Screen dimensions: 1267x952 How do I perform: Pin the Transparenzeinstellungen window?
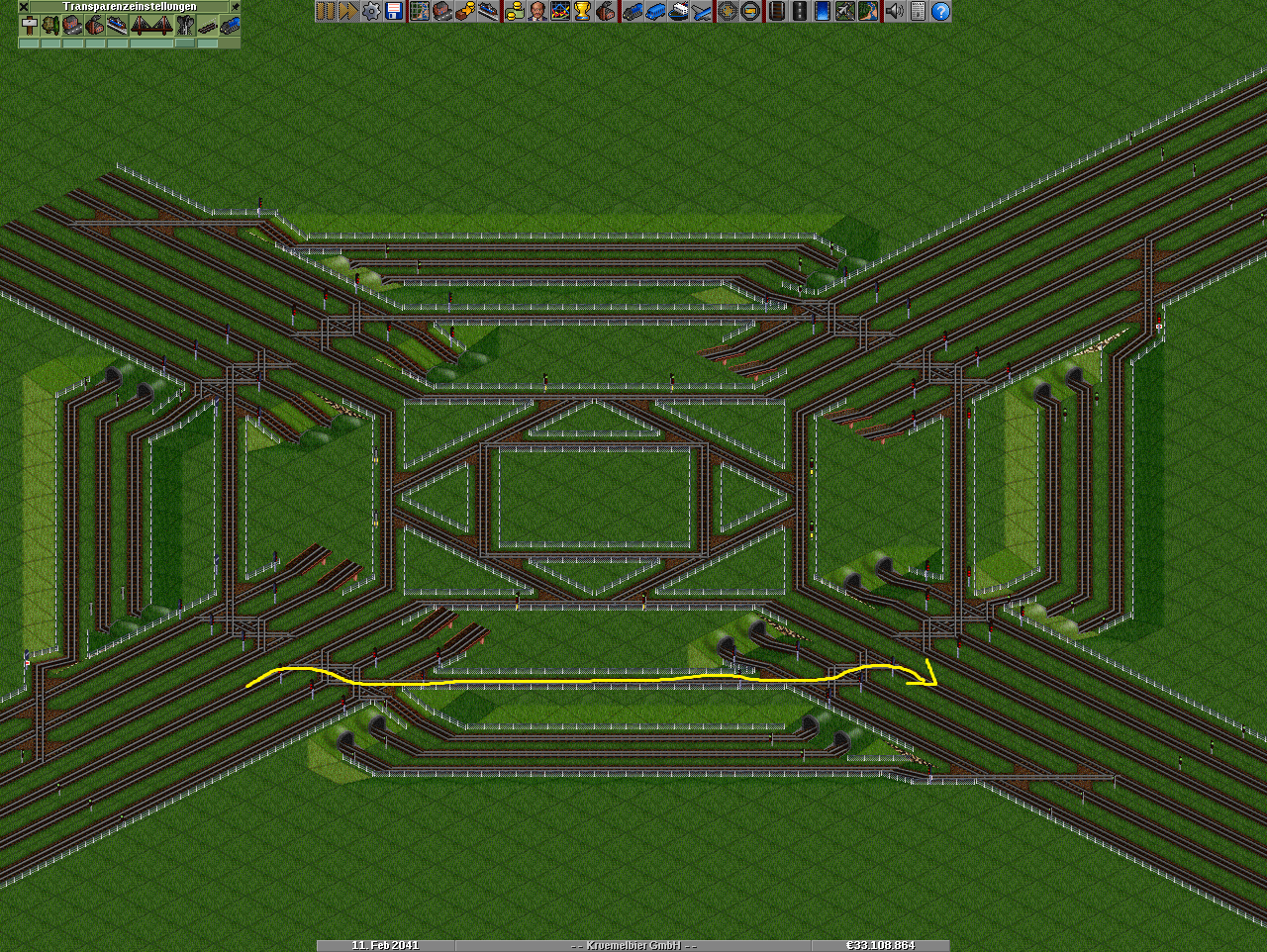pos(235,6)
